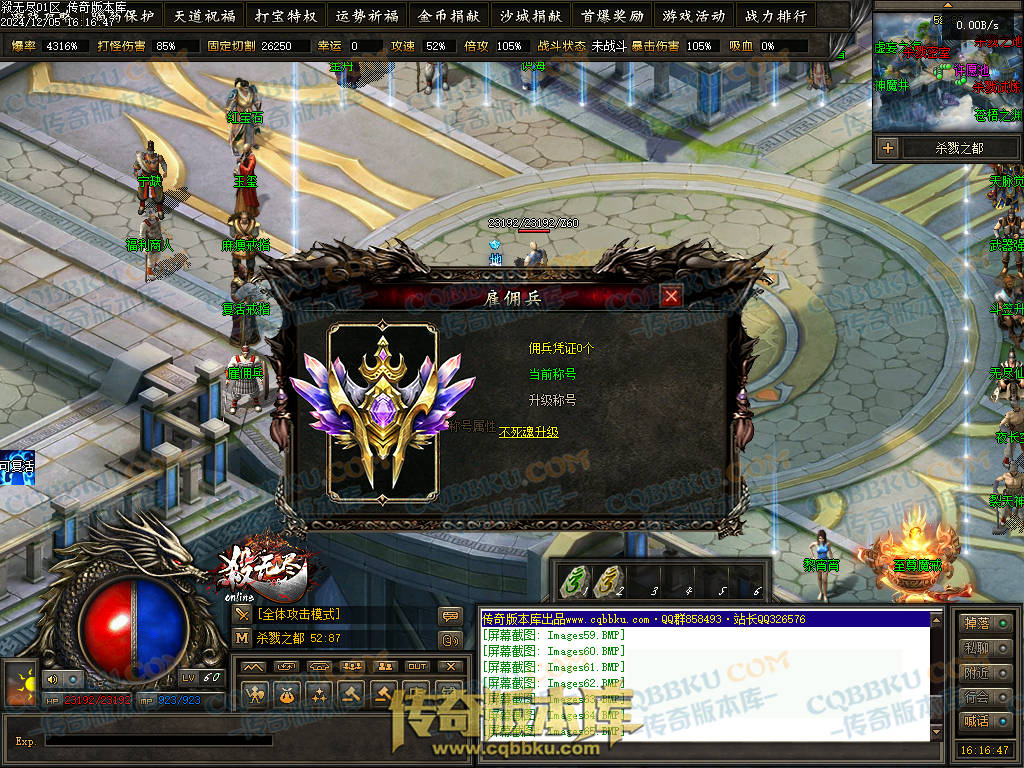Click the OUT button in the toolbar
This screenshot has height=768, width=1024.
click(x=417, y=667)
